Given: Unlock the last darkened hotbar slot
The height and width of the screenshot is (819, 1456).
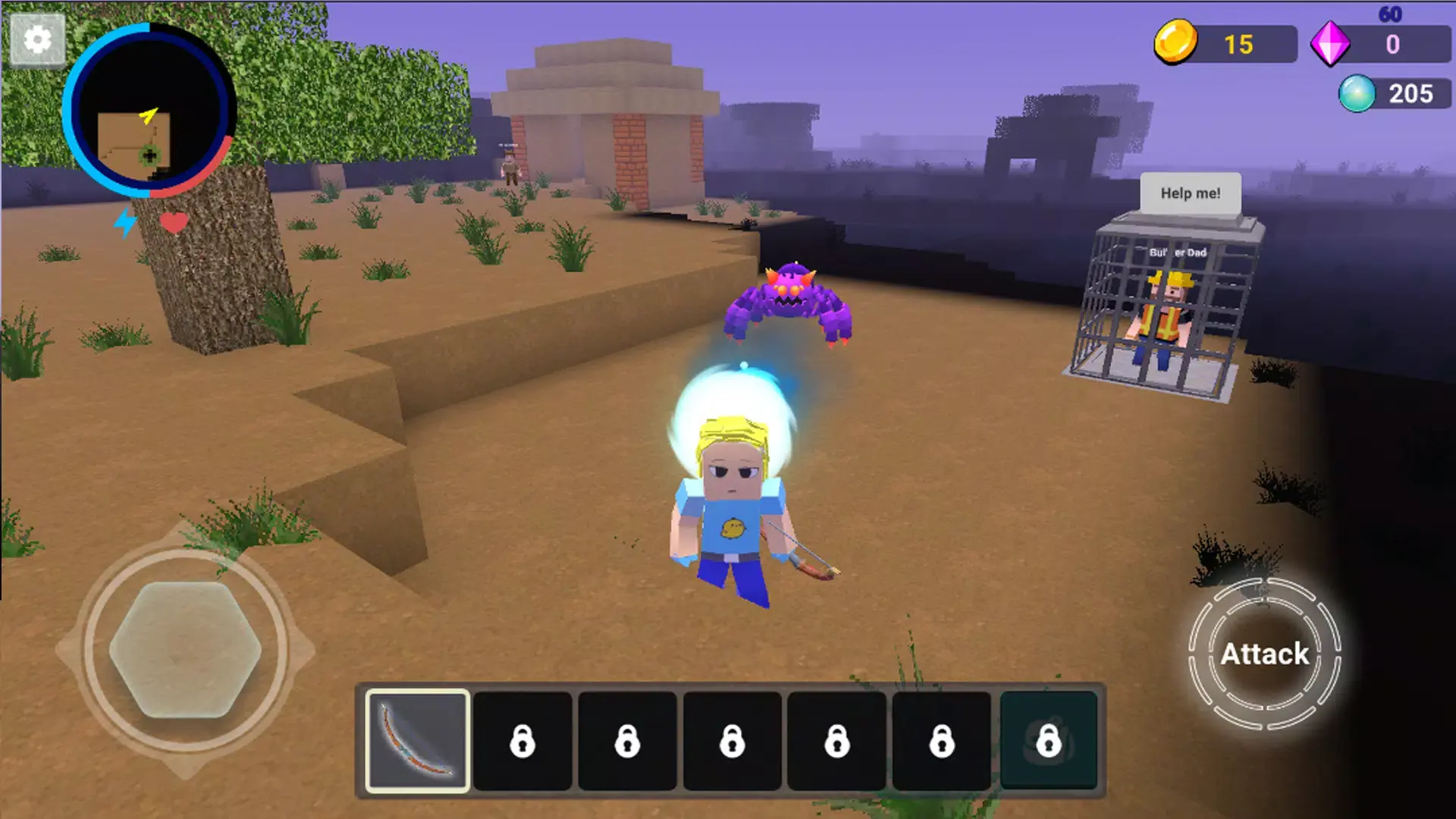Looking at the screenshot, I should [x=1046, y=741].
